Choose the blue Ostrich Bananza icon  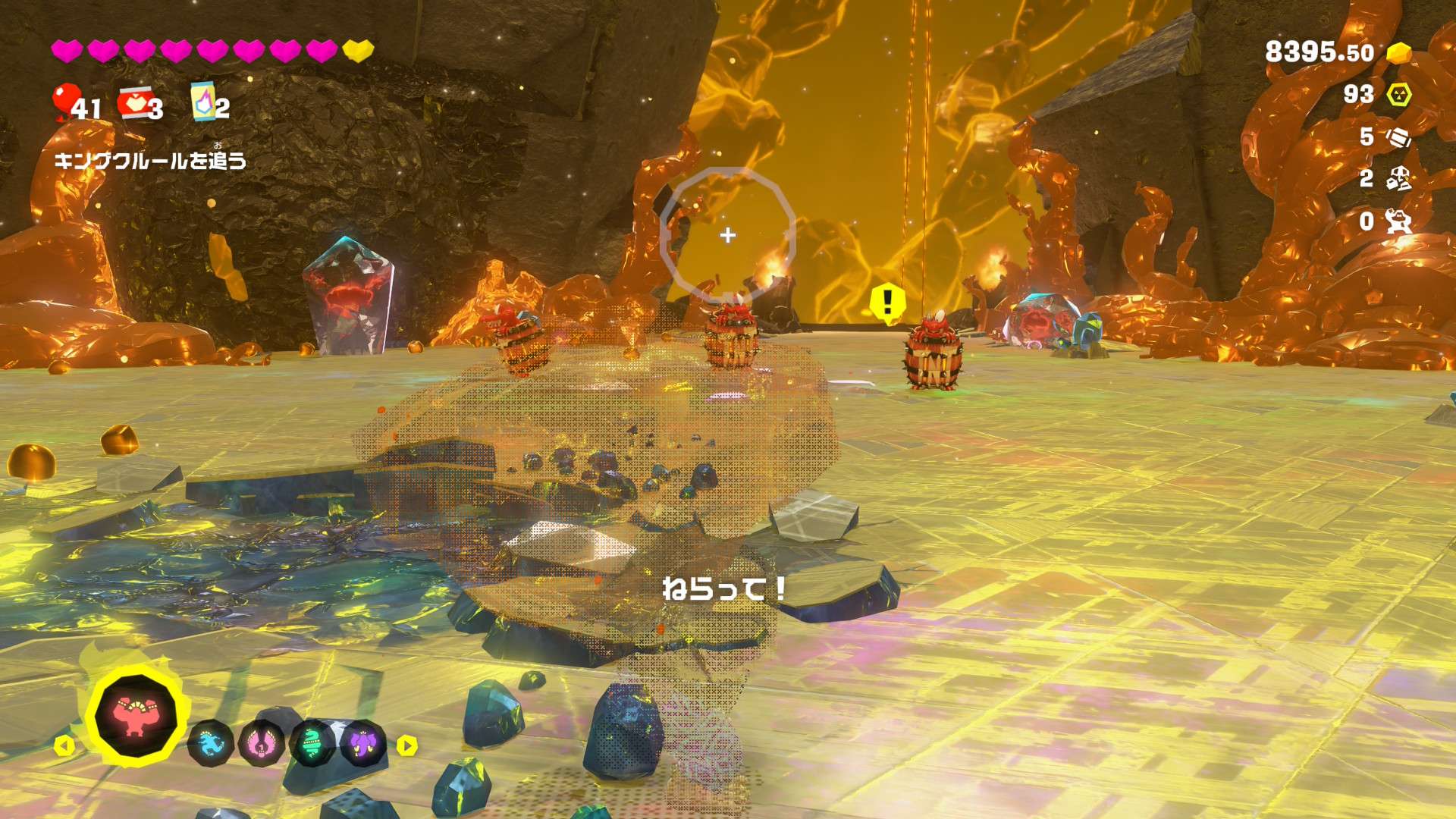click(210, 743)
